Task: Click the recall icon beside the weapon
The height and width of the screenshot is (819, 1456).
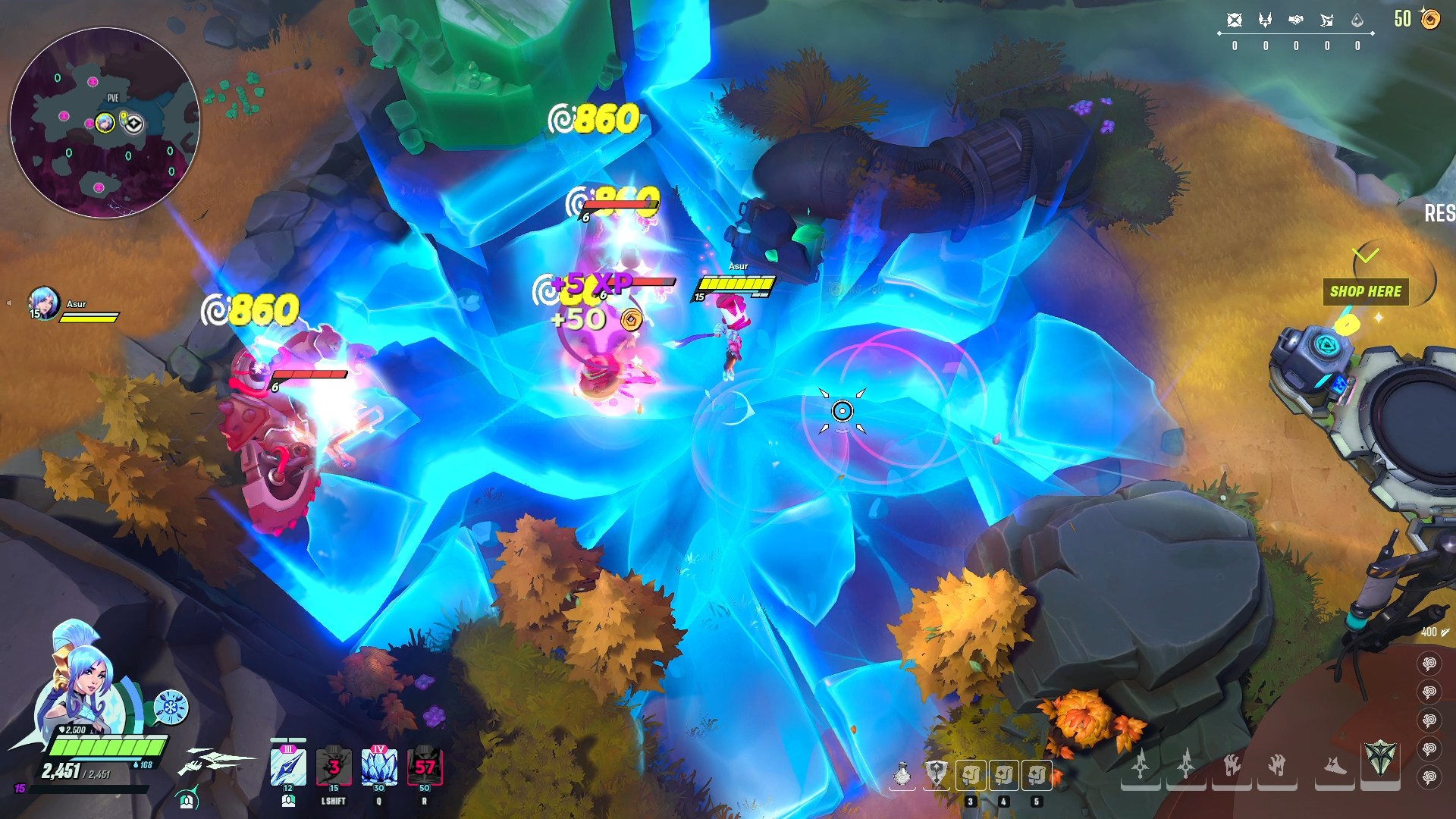Action: coord(187,799)
